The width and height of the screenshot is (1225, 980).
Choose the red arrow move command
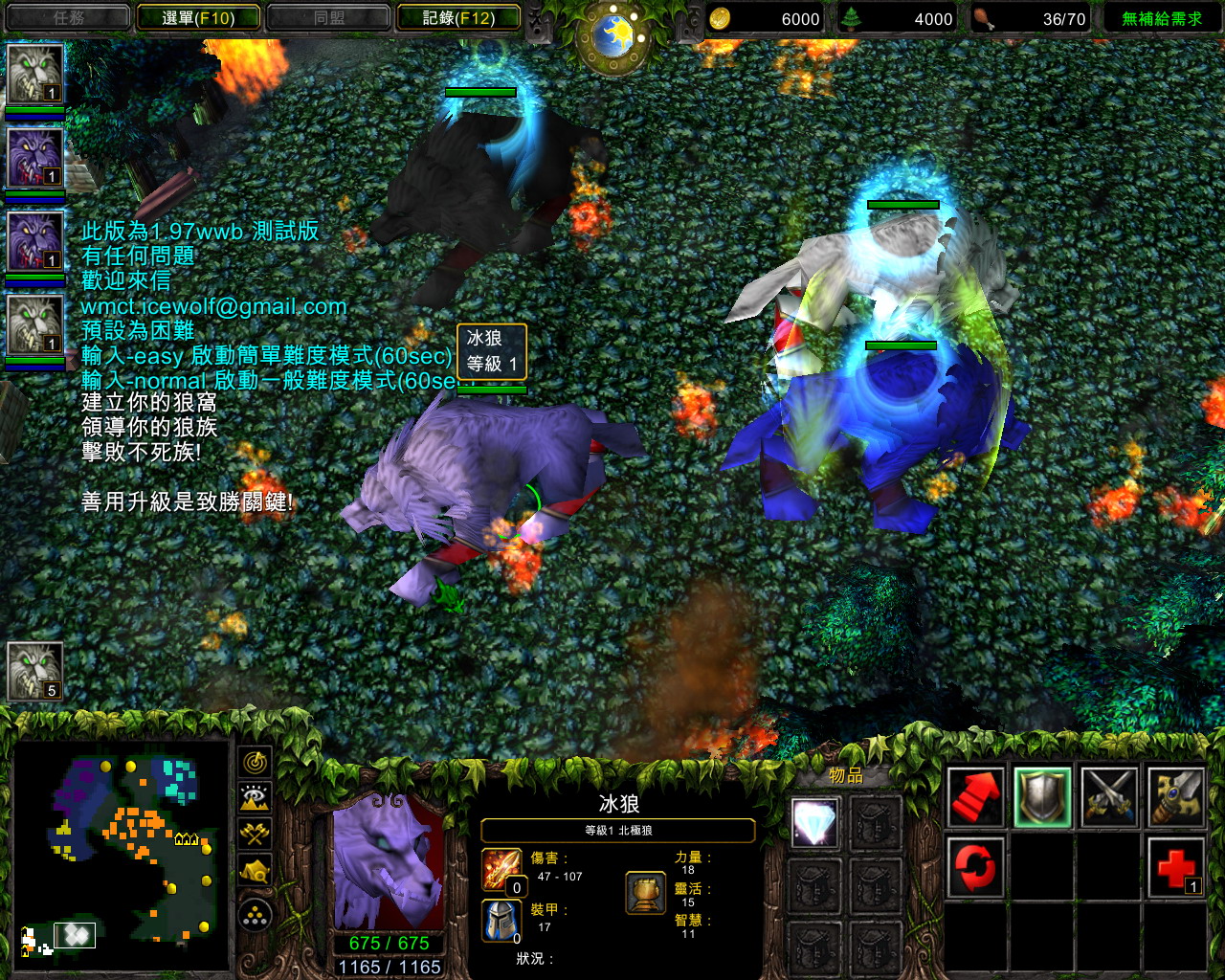point(975,796)
